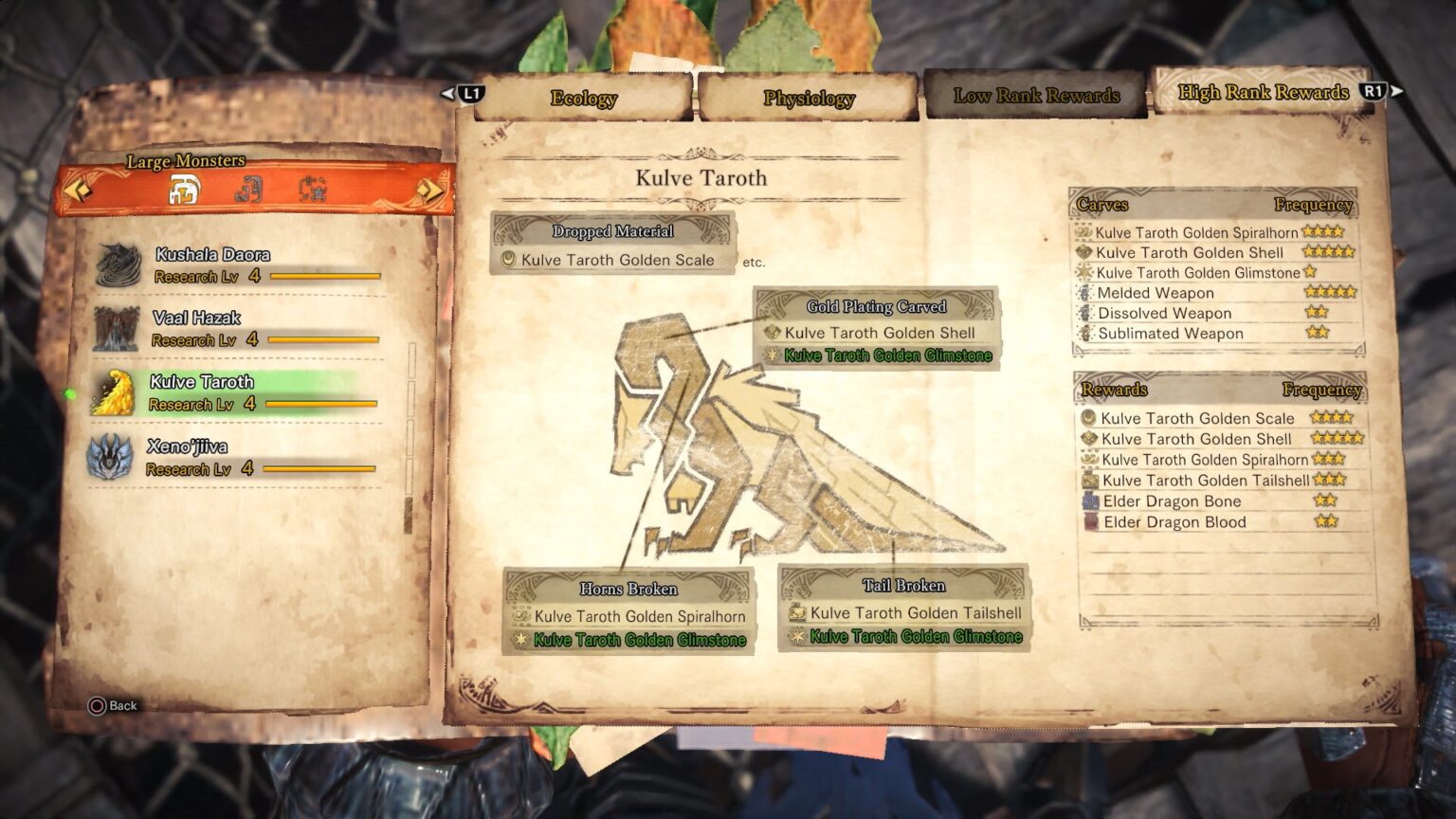
Task: Click the Kulve Taroth Golden Scale item icon
Action: 506,260
